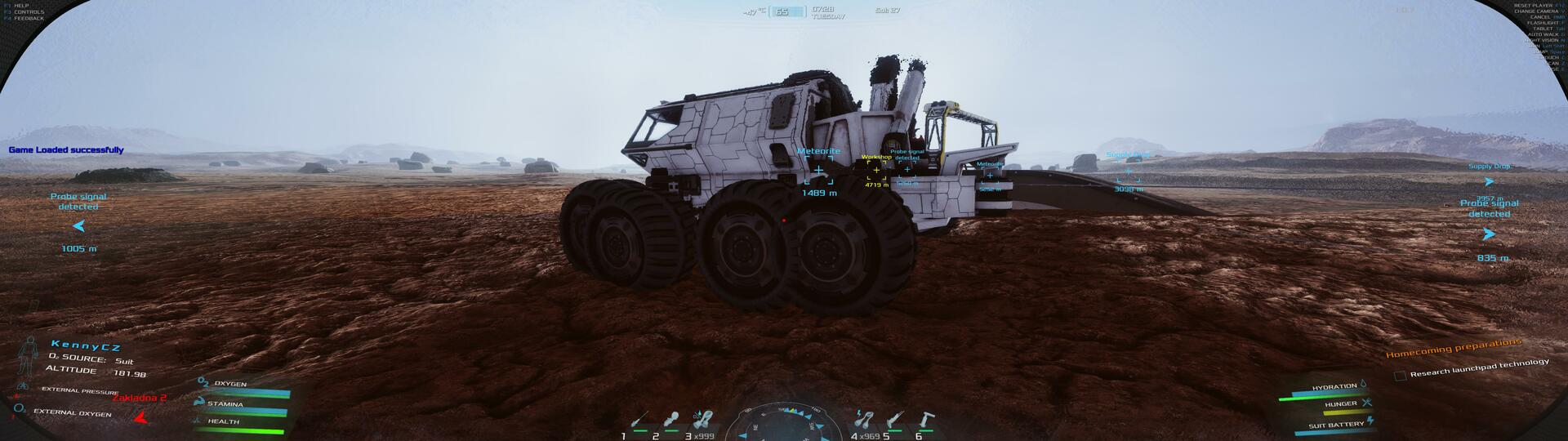This screenshot has height=441, width=1568.
Task: Click the Supply Drop marker at 3098 m
Action: pyautogui.click(x=1129, y=172)
